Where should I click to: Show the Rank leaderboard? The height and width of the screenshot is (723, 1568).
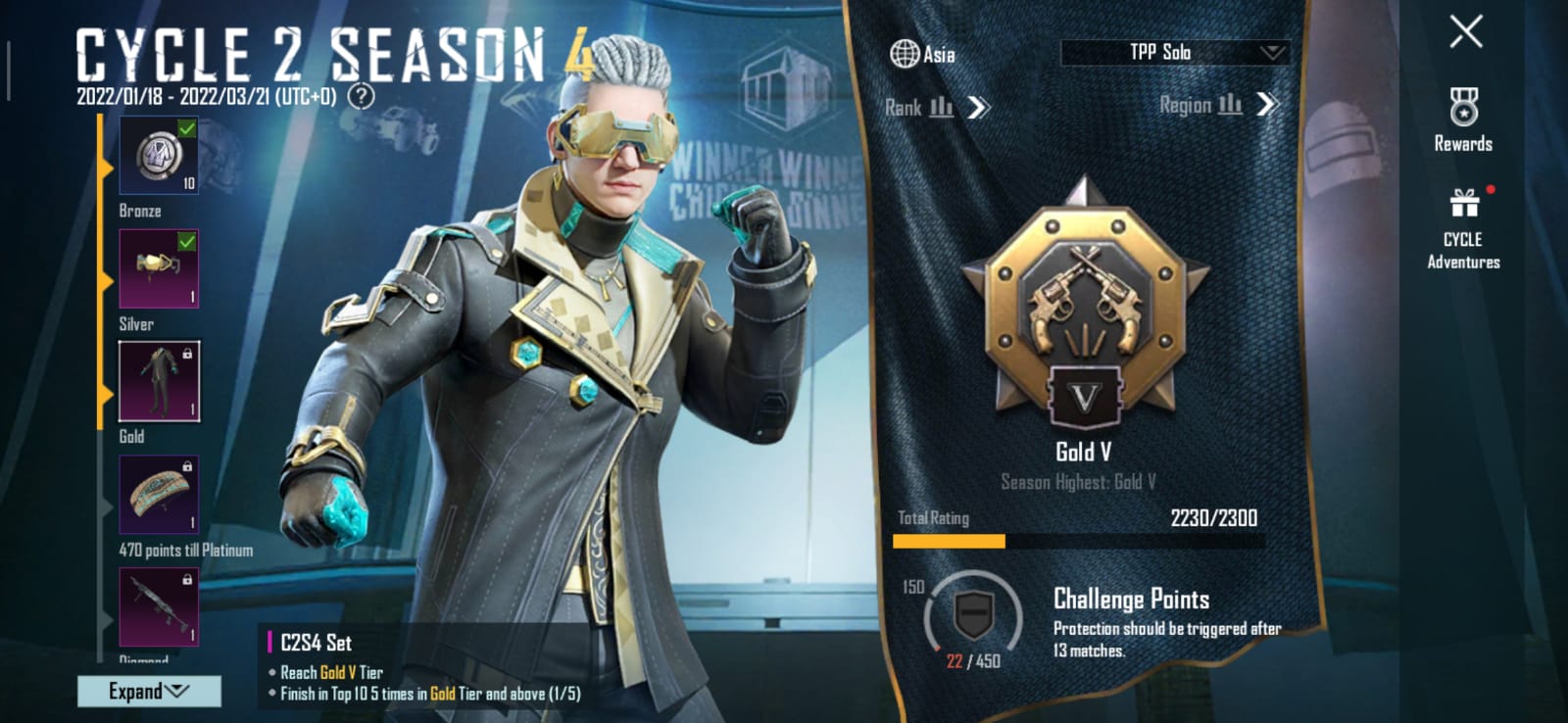[937, 107]
